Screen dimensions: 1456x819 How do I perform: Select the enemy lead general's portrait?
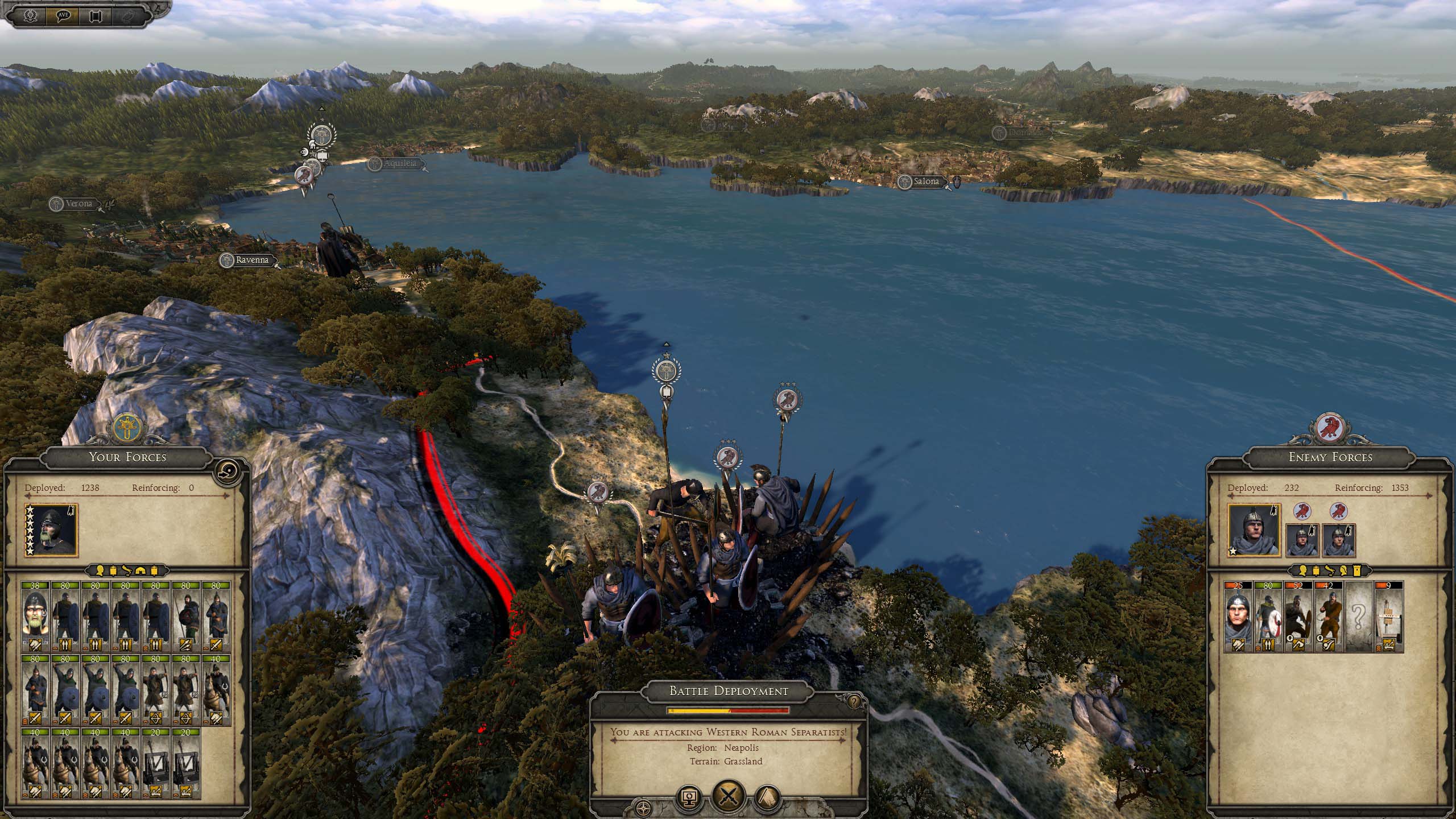[1254, 530]
